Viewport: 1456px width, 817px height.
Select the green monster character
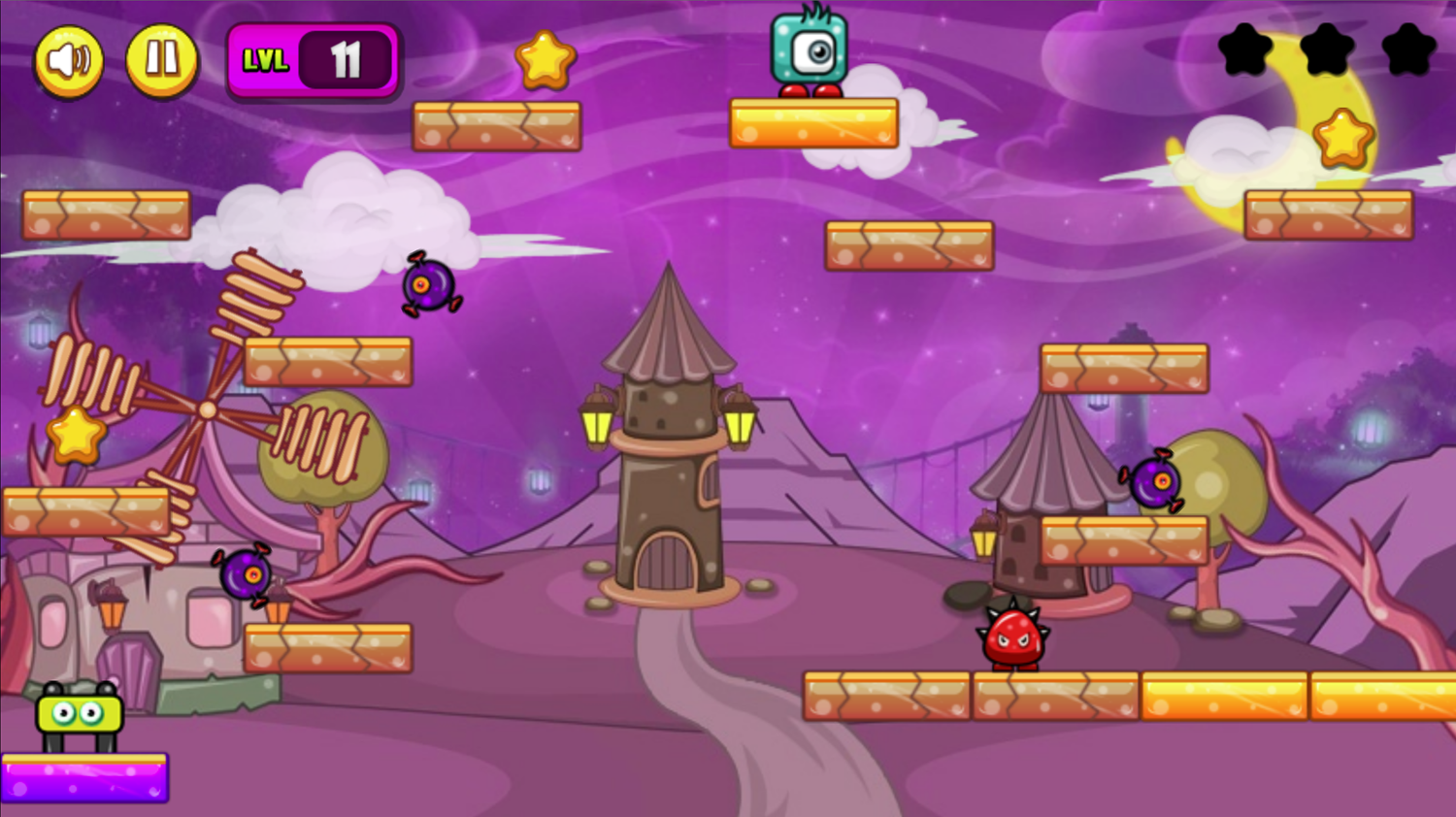(78, 713)
